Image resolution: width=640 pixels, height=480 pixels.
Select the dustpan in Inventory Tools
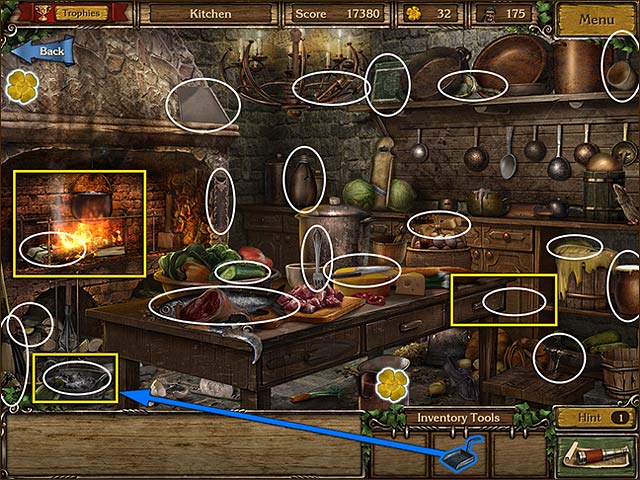coord(460,454)
